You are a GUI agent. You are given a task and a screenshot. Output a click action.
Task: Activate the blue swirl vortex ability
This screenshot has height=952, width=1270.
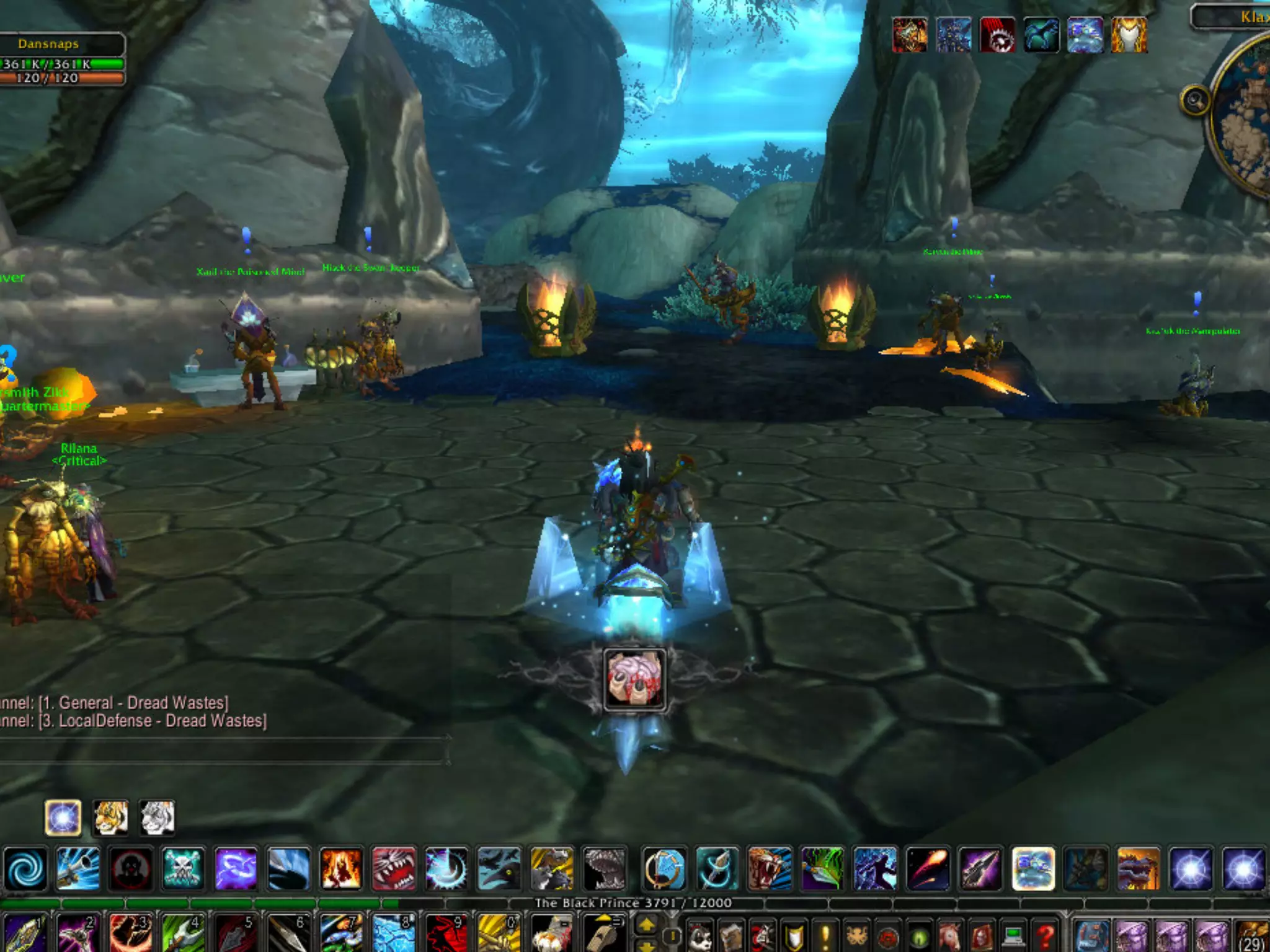25,869
